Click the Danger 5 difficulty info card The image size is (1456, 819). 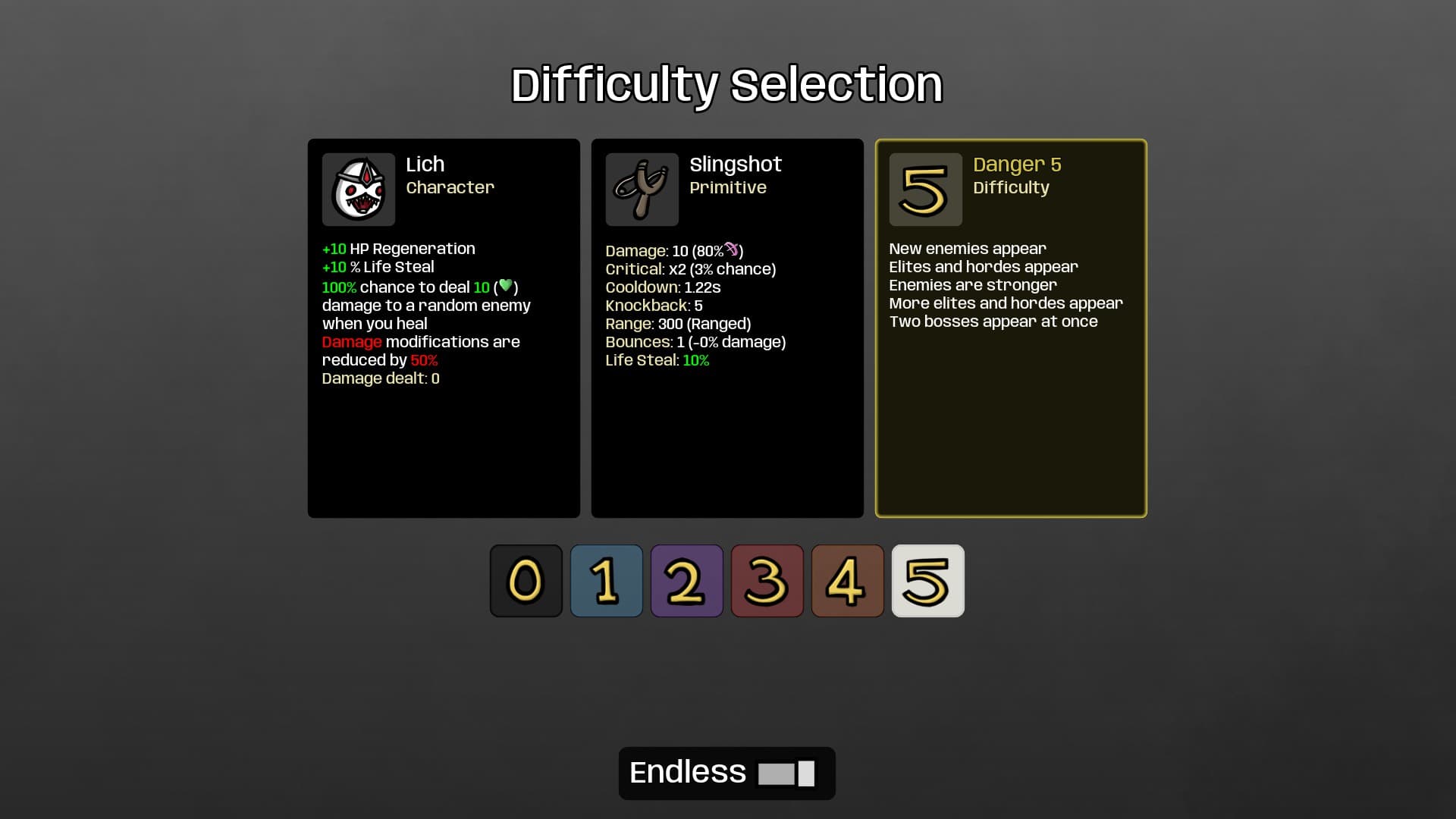click(1011, 328)
